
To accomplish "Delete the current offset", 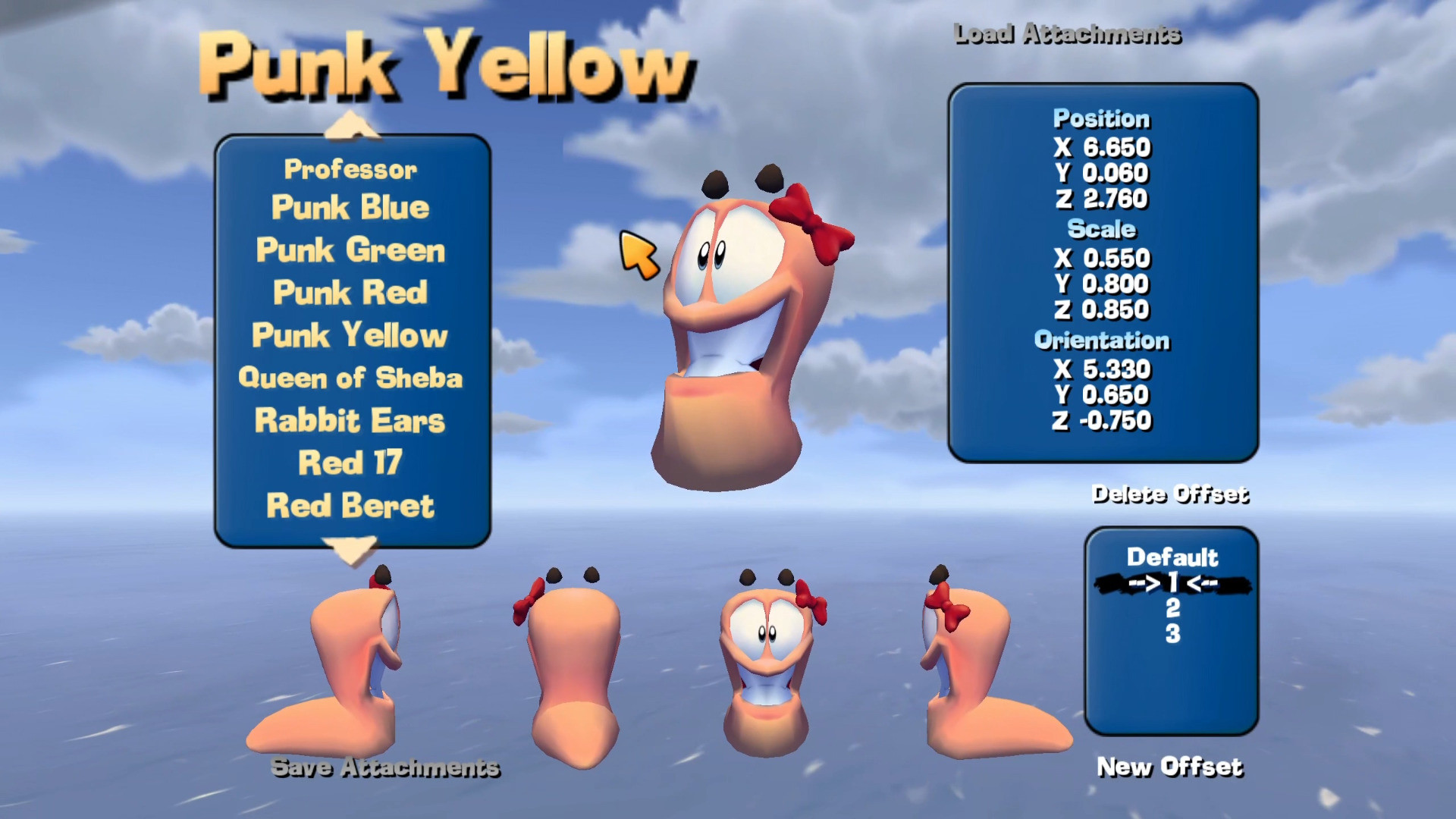I will pos(1170,494).
